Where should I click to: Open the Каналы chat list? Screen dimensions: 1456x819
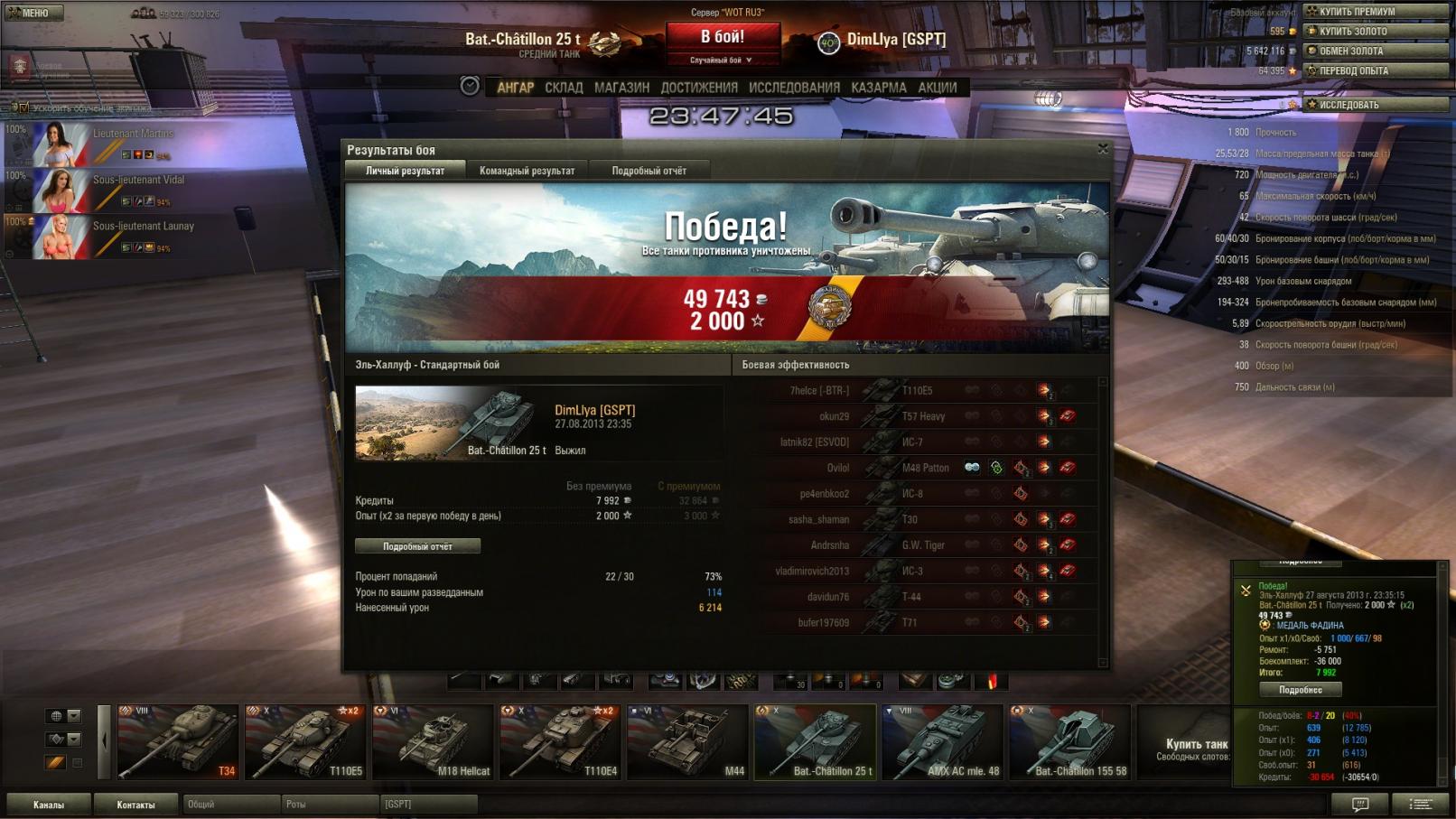[x=49, y=805]
